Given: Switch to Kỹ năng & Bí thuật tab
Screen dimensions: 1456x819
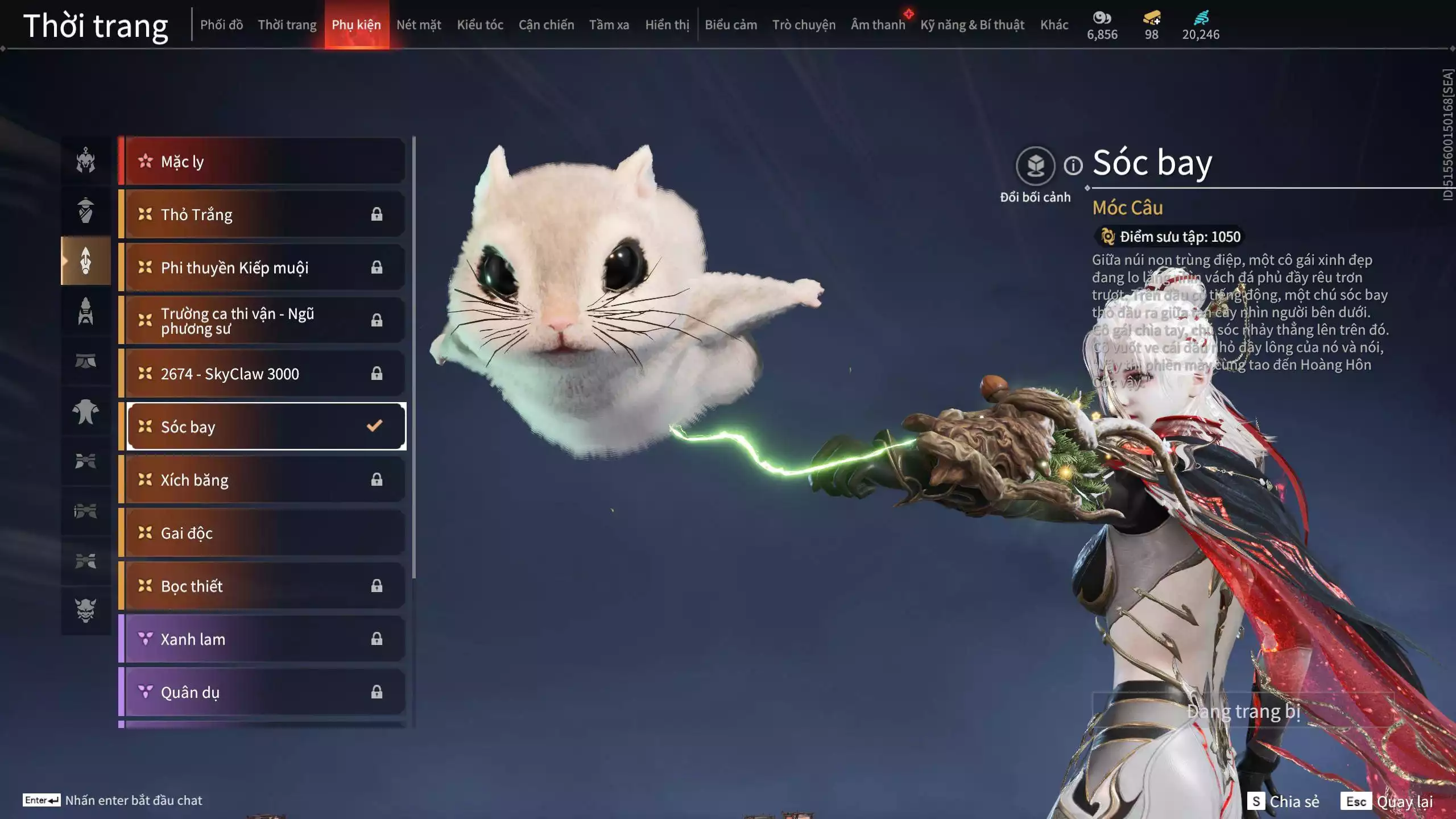Looking at the screenshot, I should point(972,25).
